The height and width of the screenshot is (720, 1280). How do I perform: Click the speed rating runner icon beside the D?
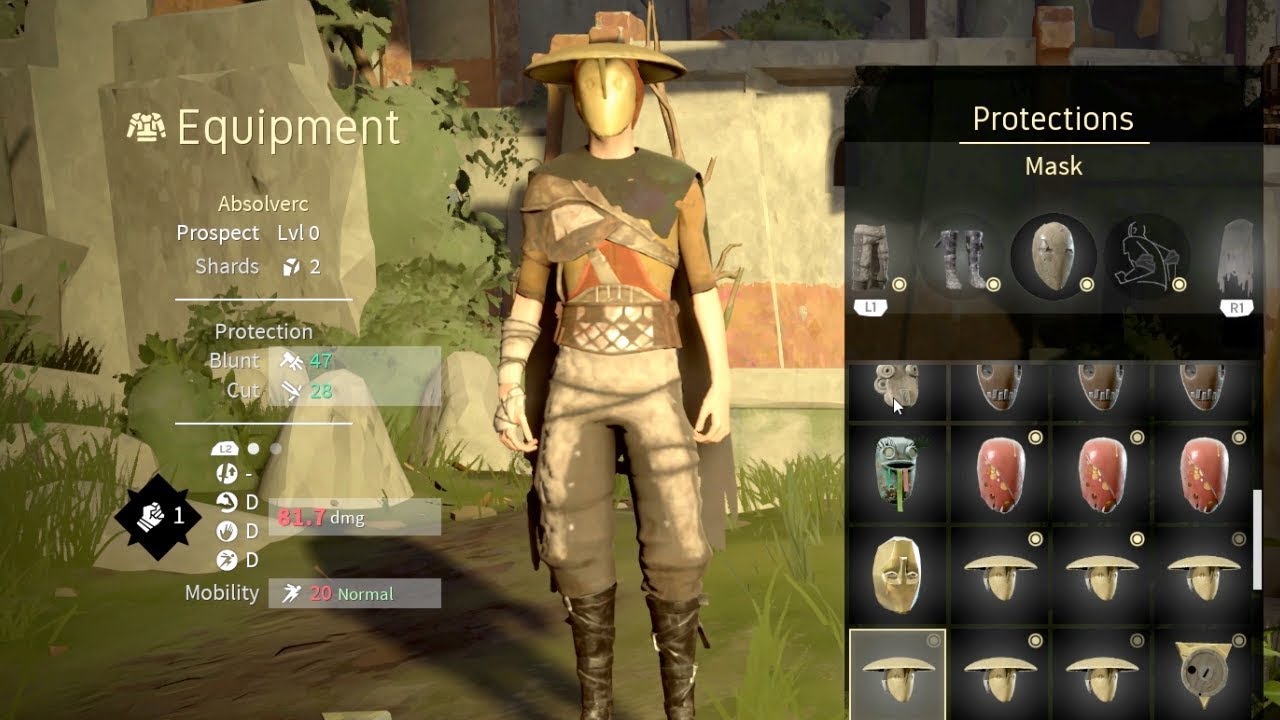227,557
